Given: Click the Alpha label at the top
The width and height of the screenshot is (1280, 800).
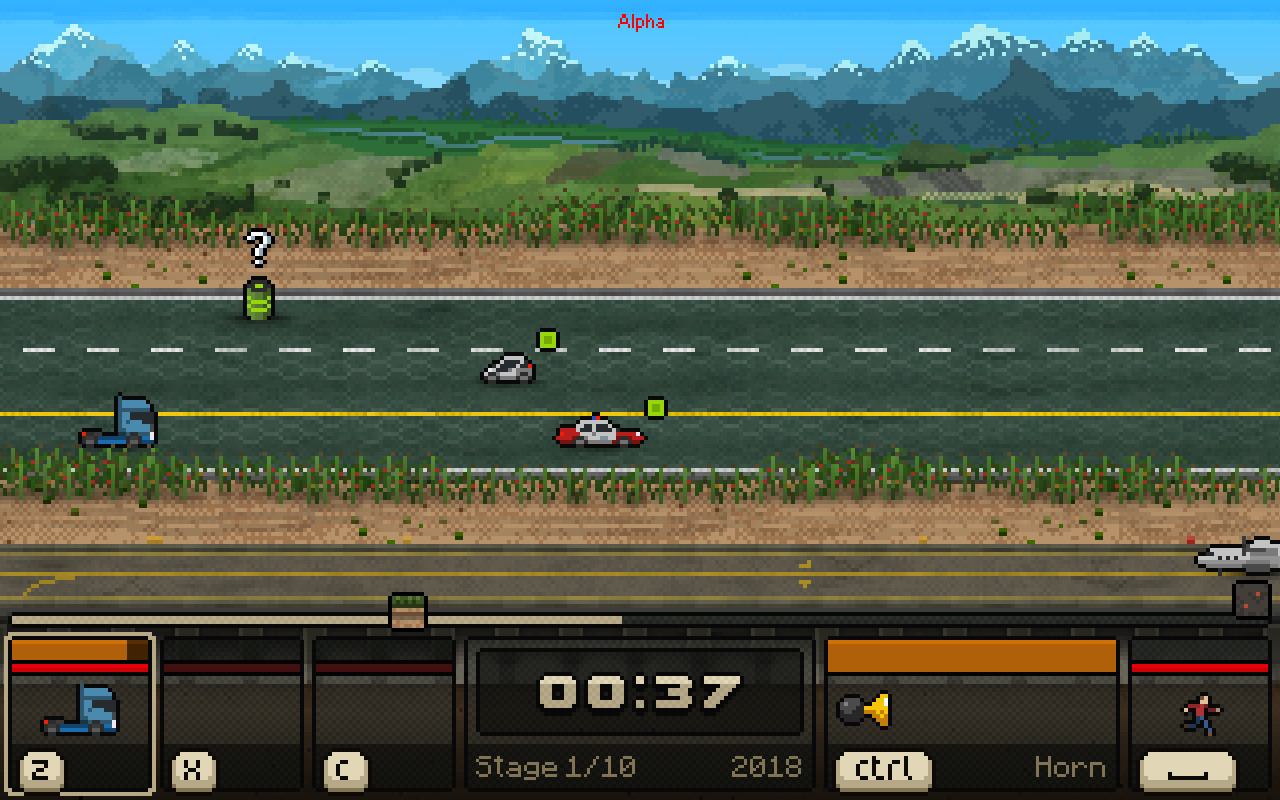Looking at the screenshot, I should point(642,20).
